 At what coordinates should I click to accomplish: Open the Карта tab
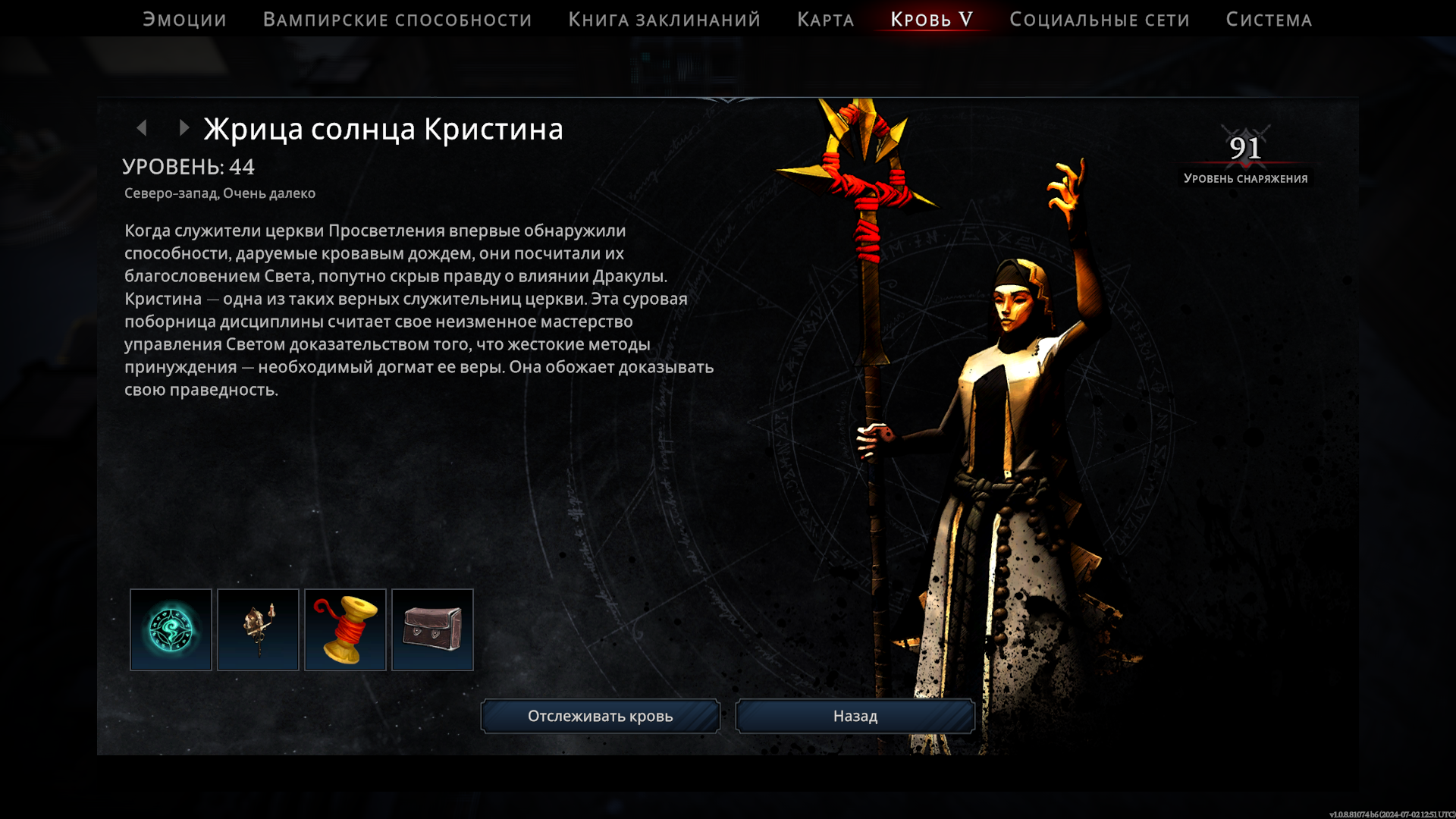tap(825, 20)
